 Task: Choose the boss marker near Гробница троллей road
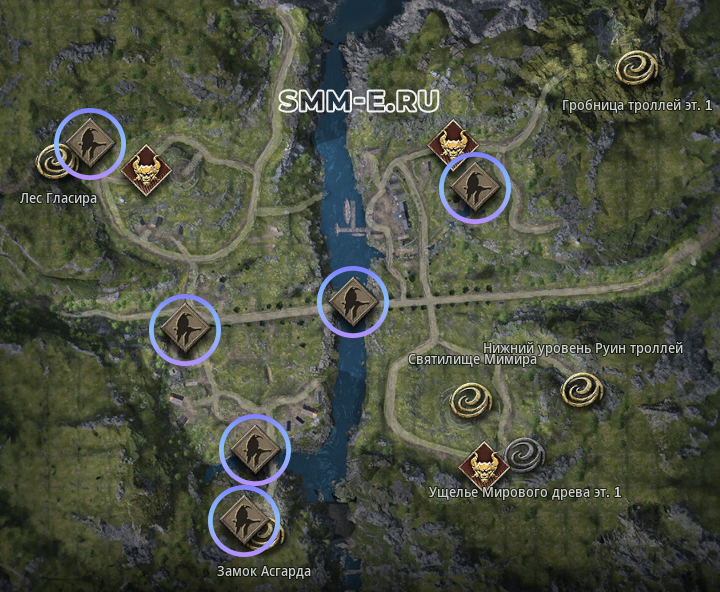tap(453, 144)
